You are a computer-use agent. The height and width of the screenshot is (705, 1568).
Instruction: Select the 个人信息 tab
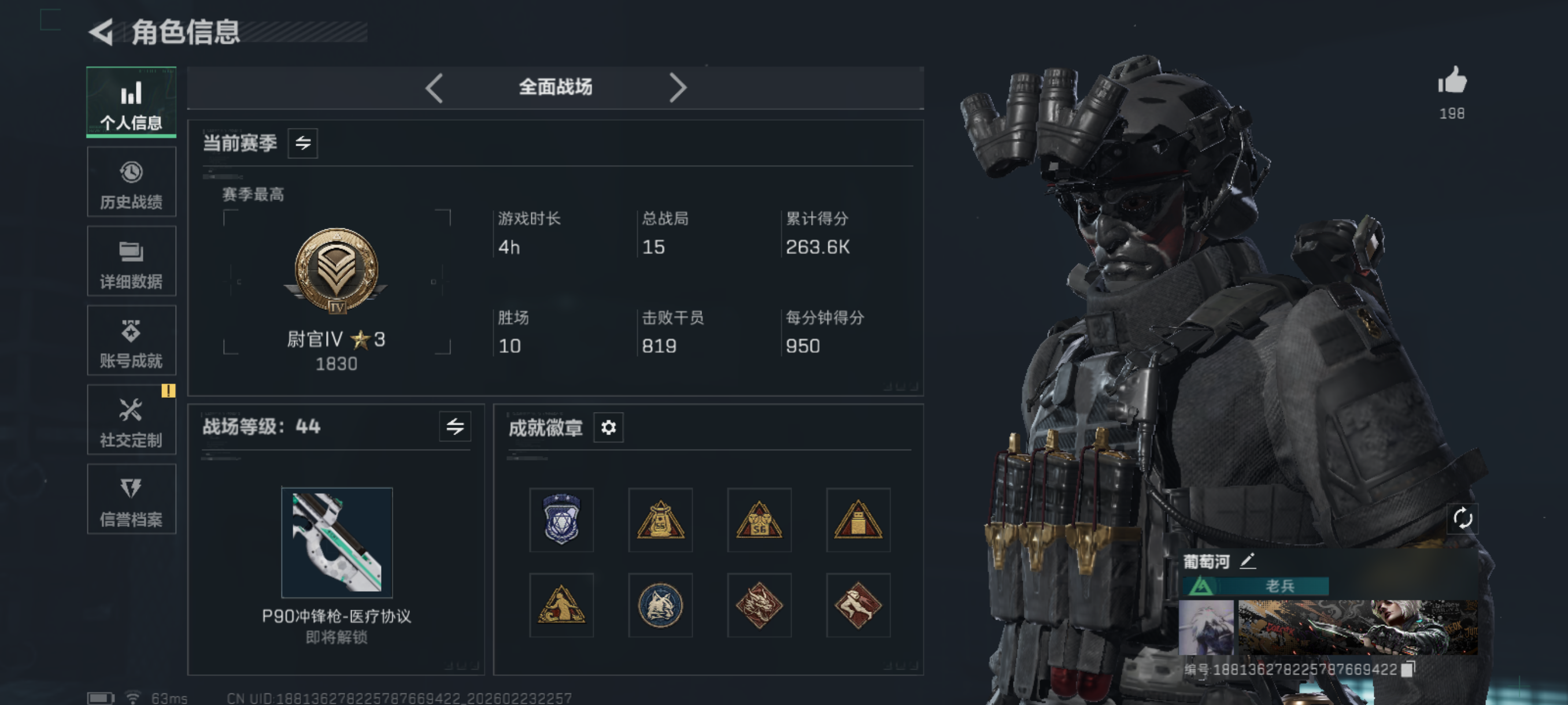(x=131, y=103)
